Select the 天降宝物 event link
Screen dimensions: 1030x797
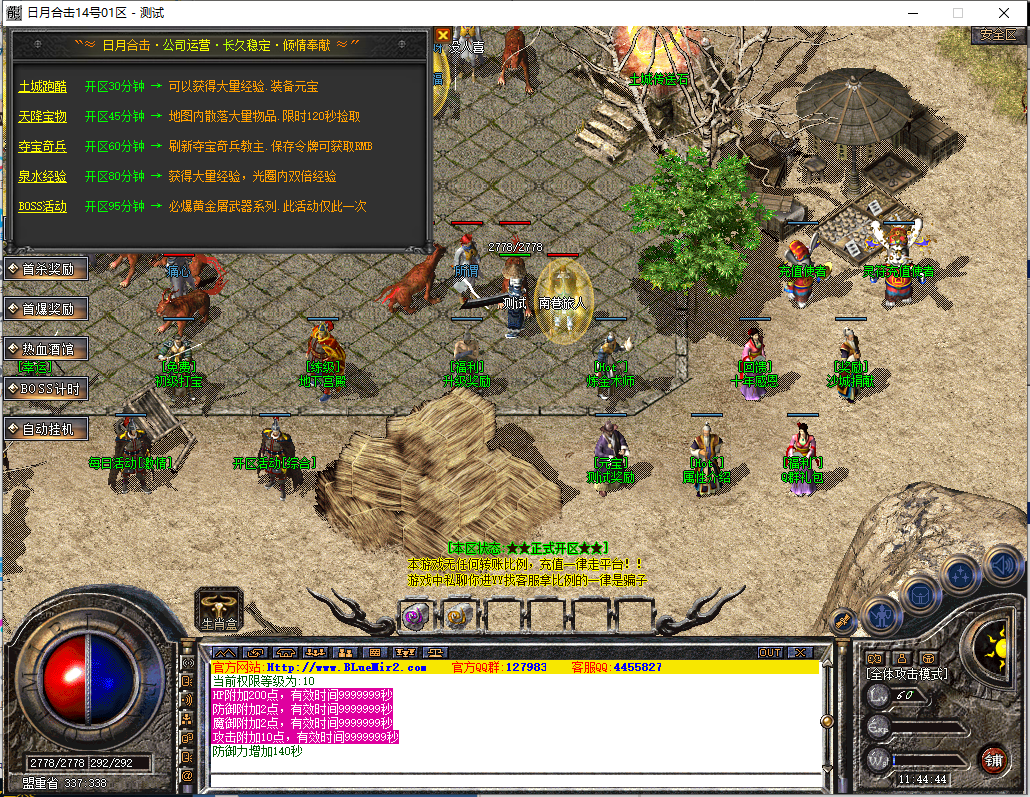(x=42, y=117)
